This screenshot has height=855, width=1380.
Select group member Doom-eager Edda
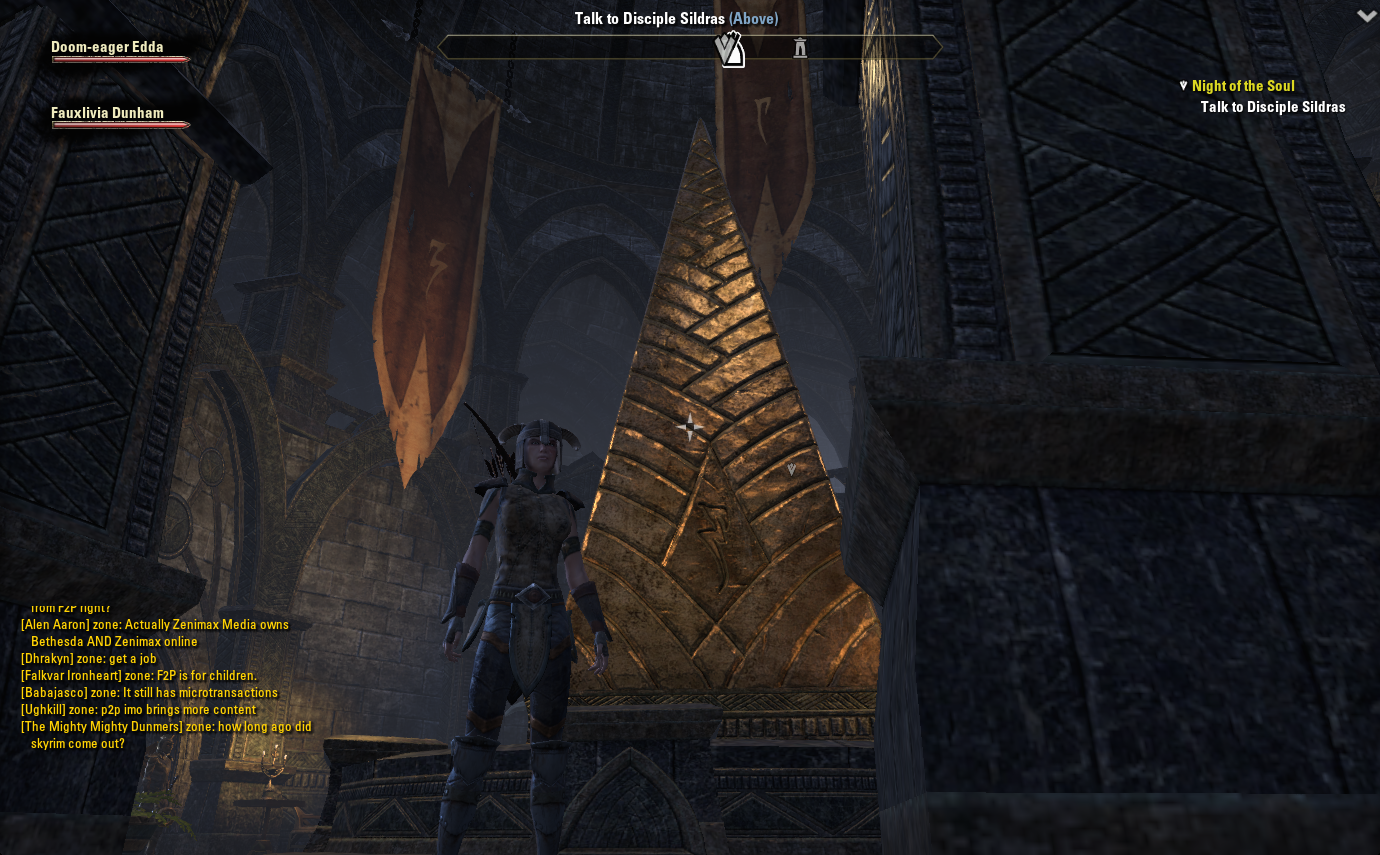[x=108, y=47]
